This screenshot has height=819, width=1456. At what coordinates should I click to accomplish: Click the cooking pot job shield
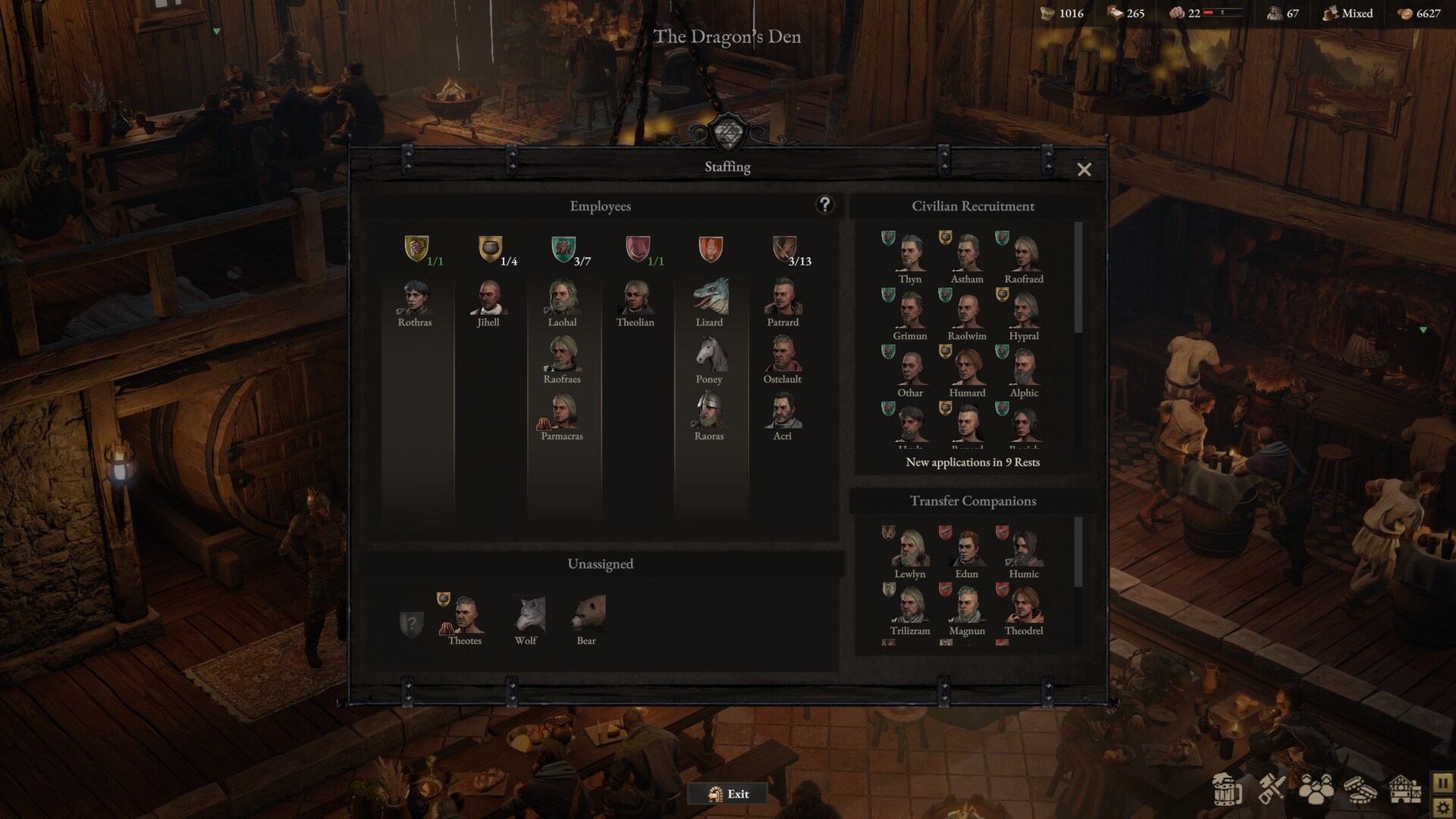coord(490,248)
